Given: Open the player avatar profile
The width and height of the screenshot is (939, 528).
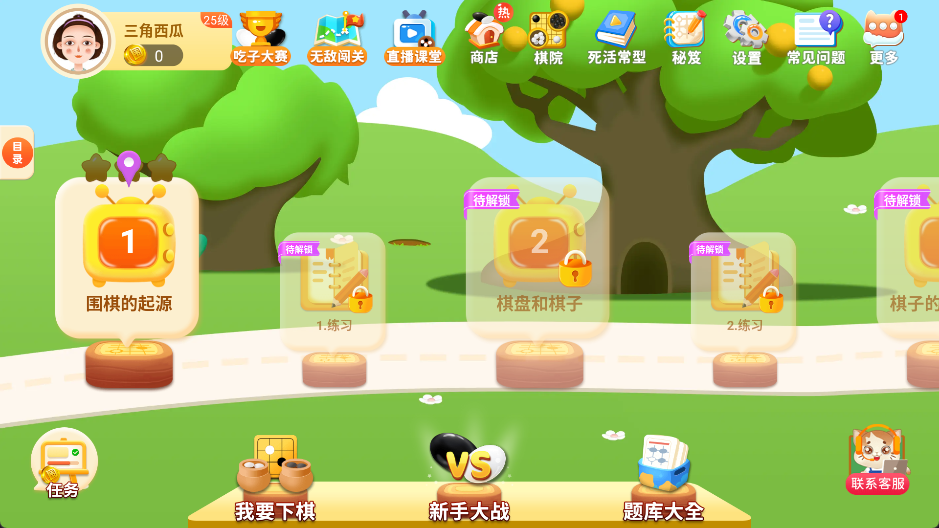Looking at the screenshot, I should coord(77,40).
